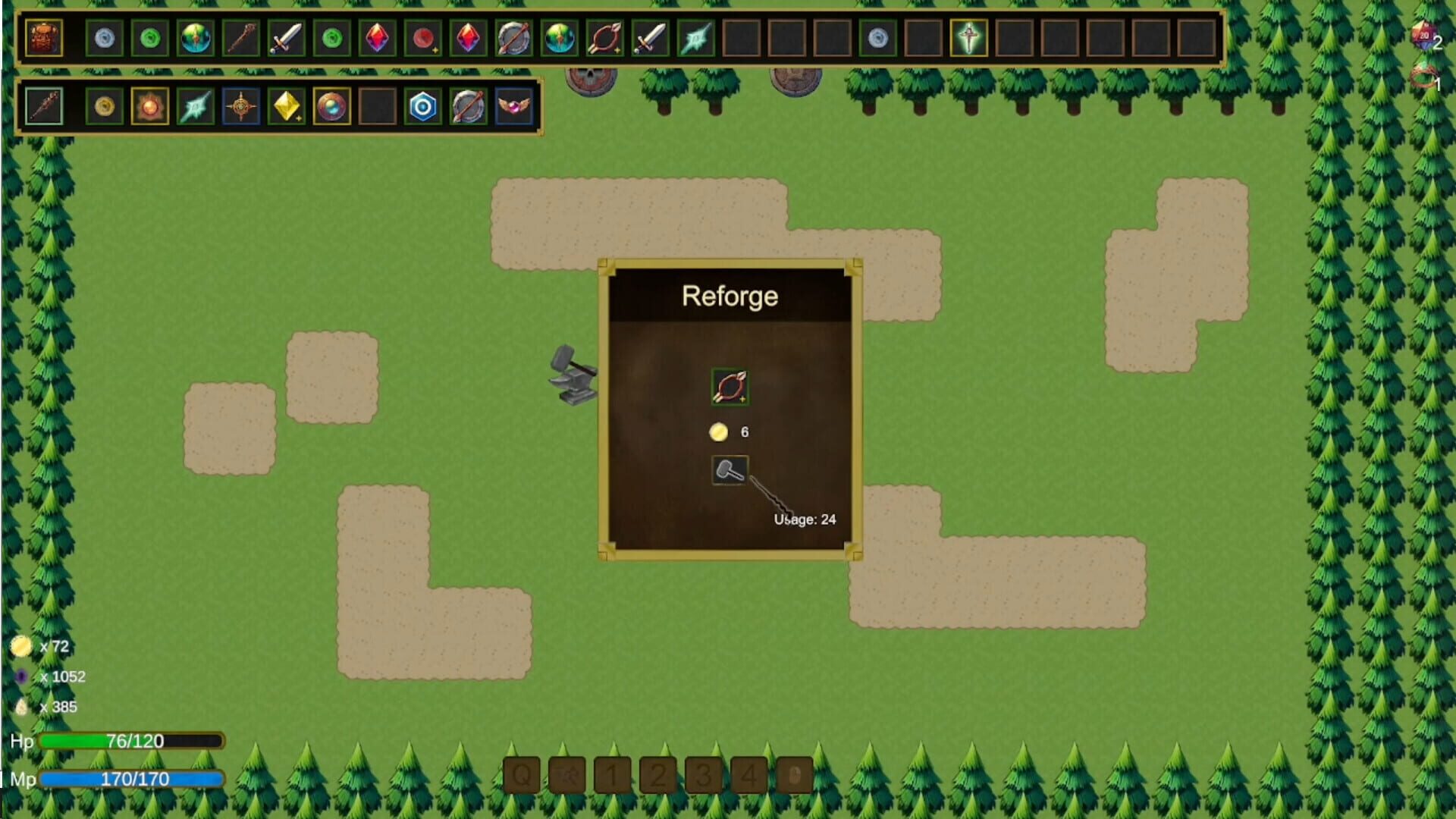Click the amulet slot in the Reforge panel
The width and height of the screenshot is (1456, 819).
730,385
